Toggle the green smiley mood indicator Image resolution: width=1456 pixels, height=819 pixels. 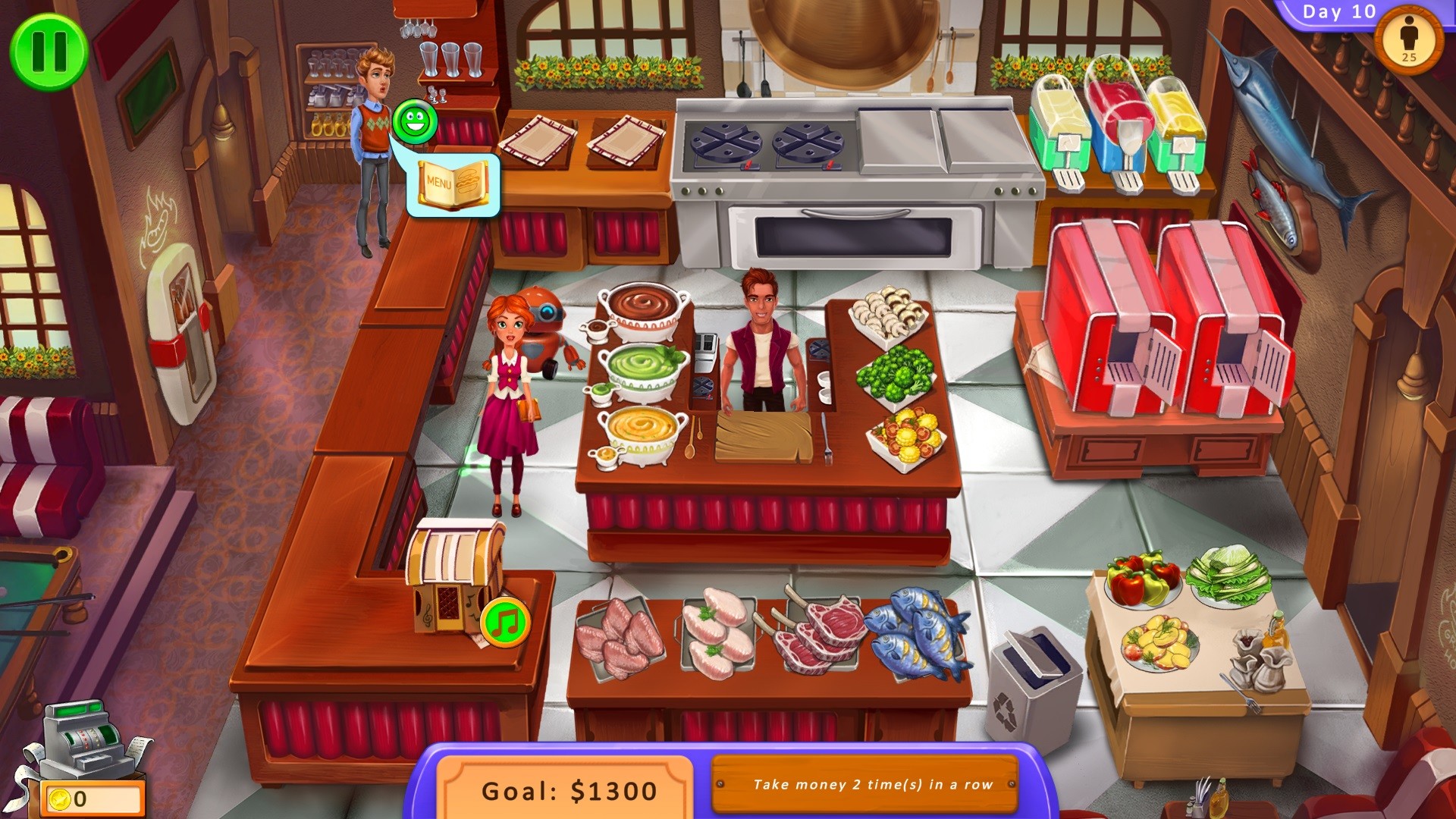point(416,120)
